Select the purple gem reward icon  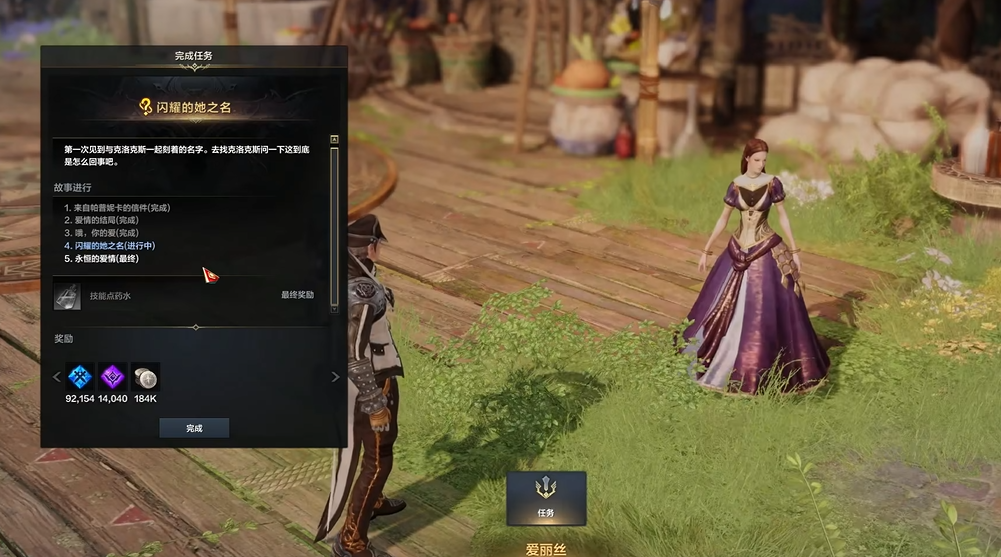coord(112,377)
